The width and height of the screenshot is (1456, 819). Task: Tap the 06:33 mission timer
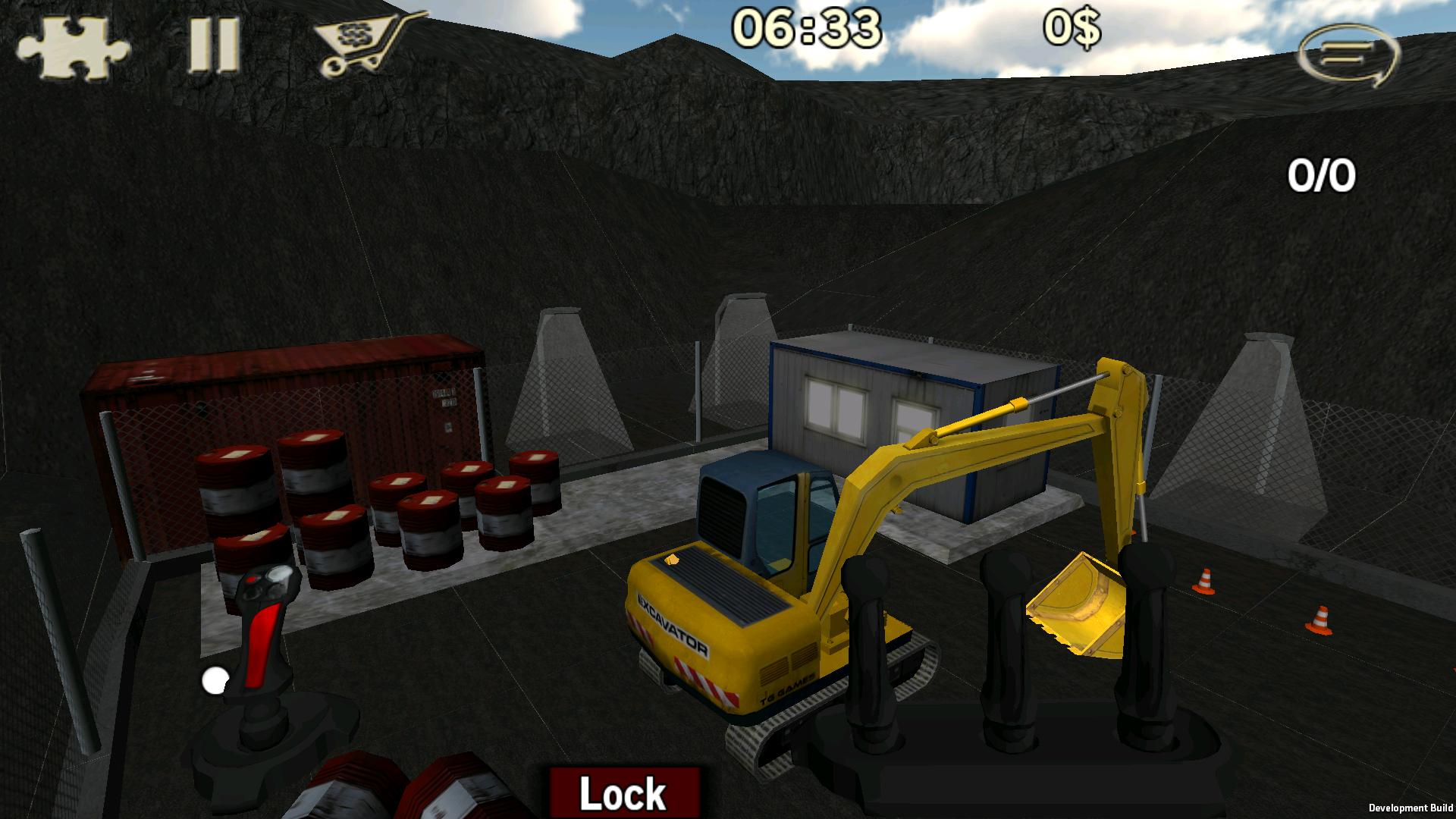click(808, 30)
